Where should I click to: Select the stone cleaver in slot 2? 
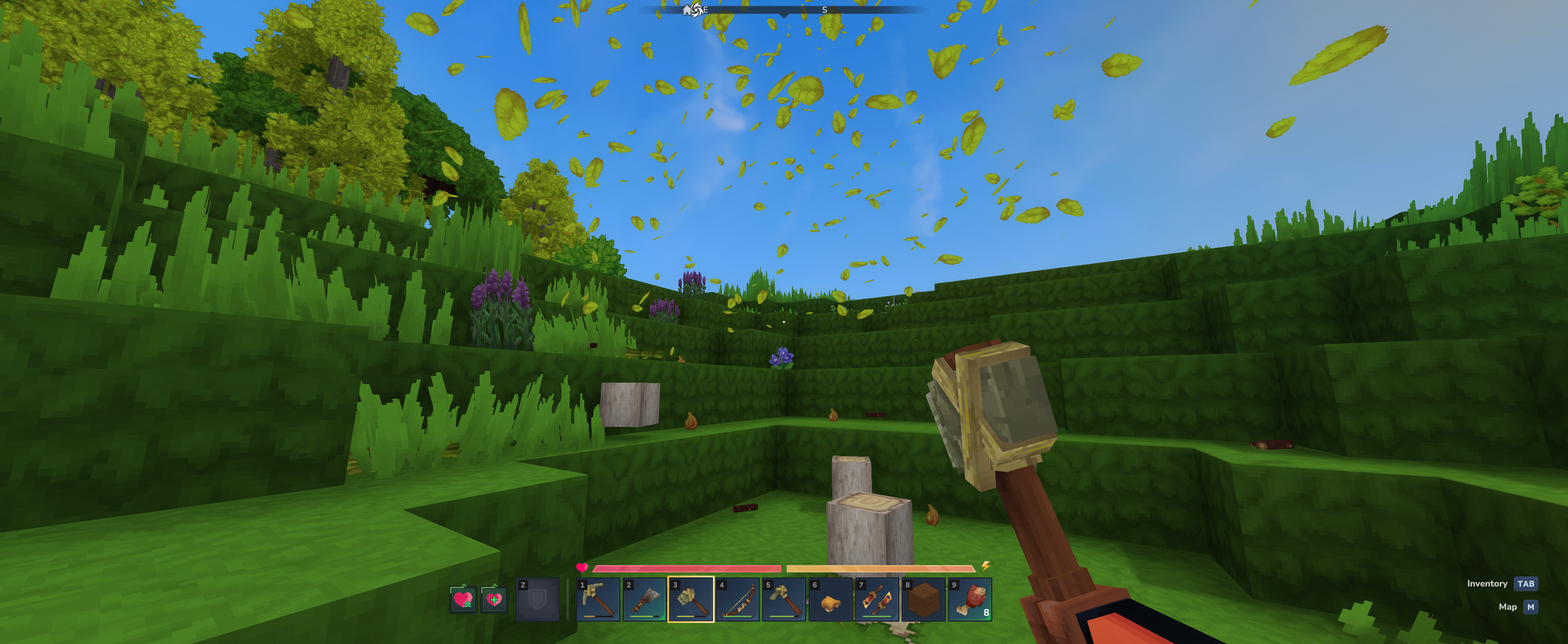(x=645, y=599)
